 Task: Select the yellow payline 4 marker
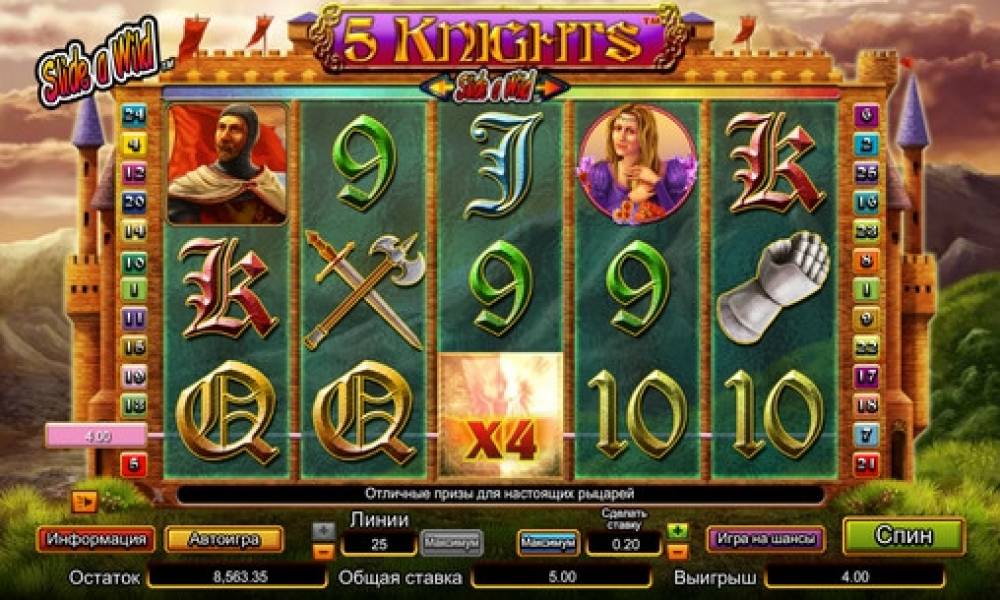(x=133, y=143)
